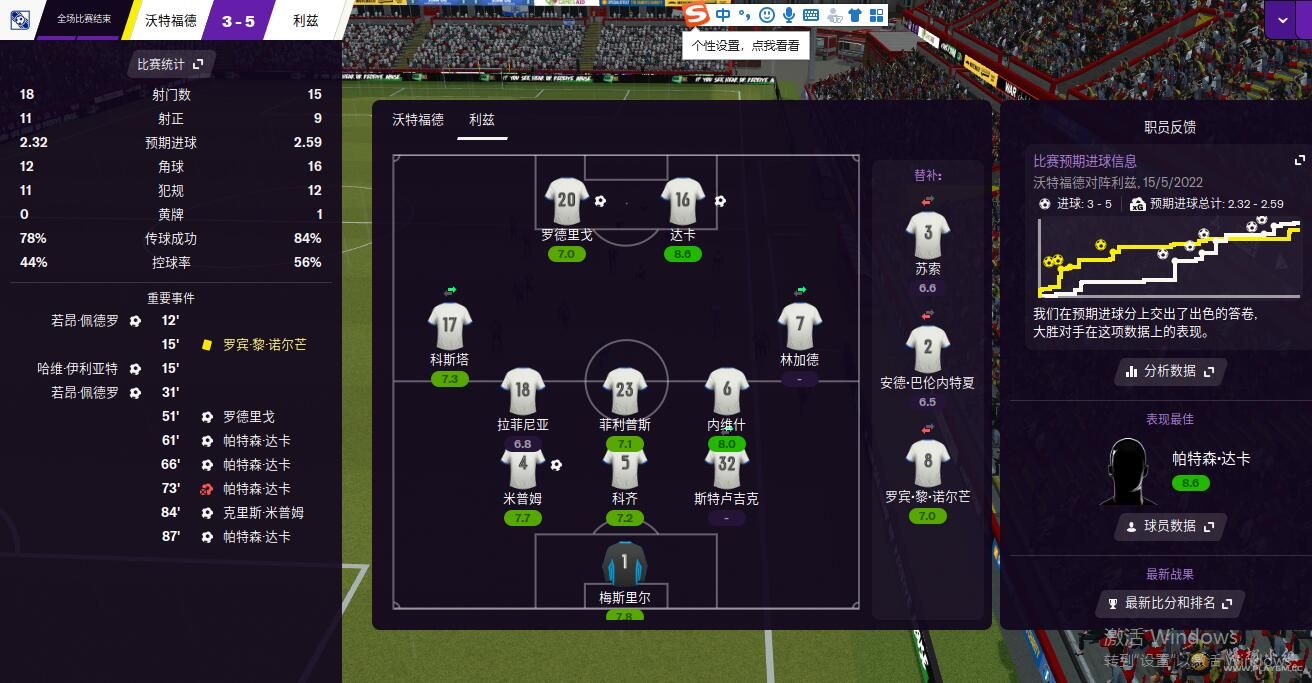
Task: Choose substitute 3 苏索
Action: click(927, 234)
